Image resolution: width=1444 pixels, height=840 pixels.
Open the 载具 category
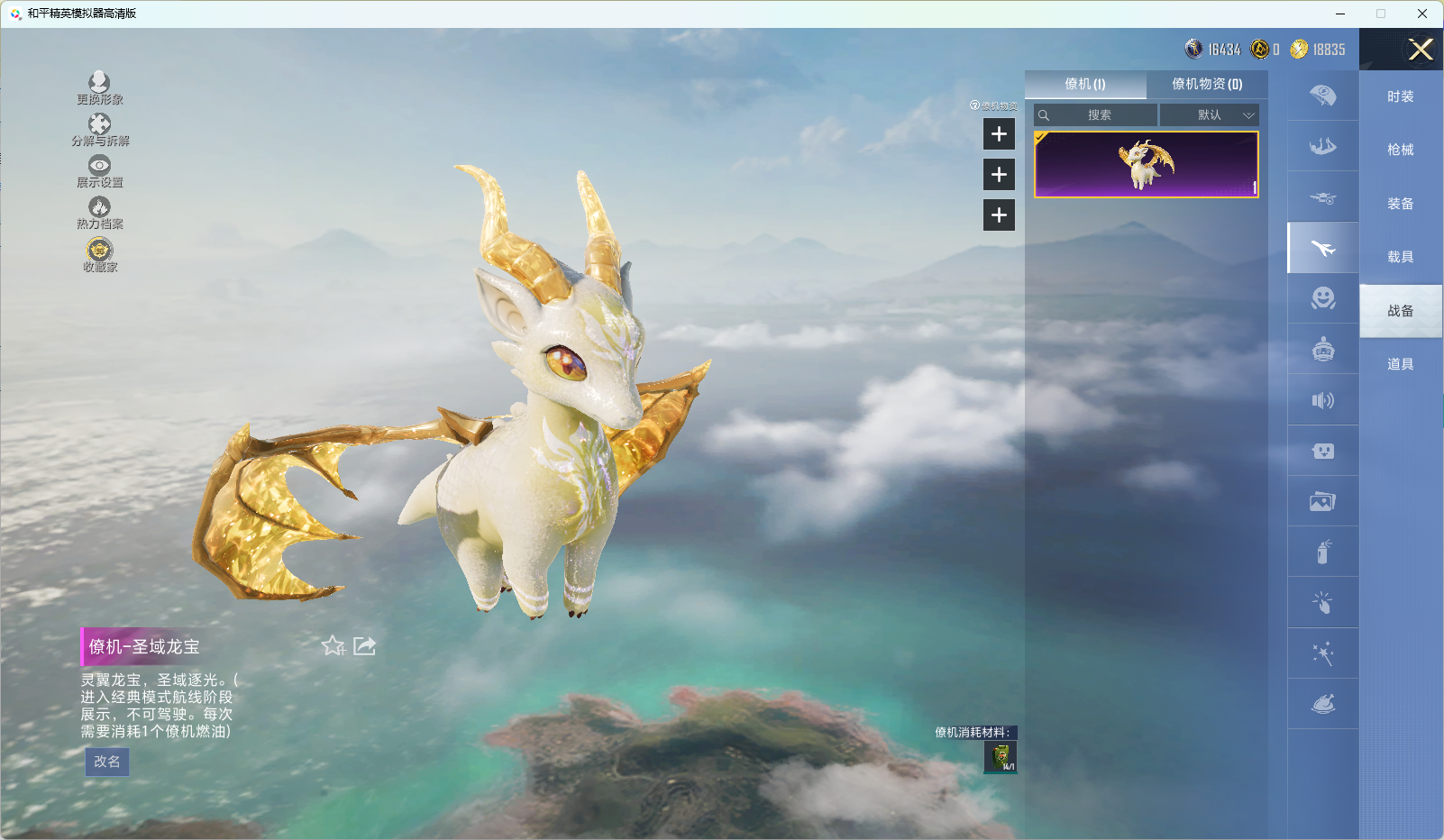(1400, 257)
